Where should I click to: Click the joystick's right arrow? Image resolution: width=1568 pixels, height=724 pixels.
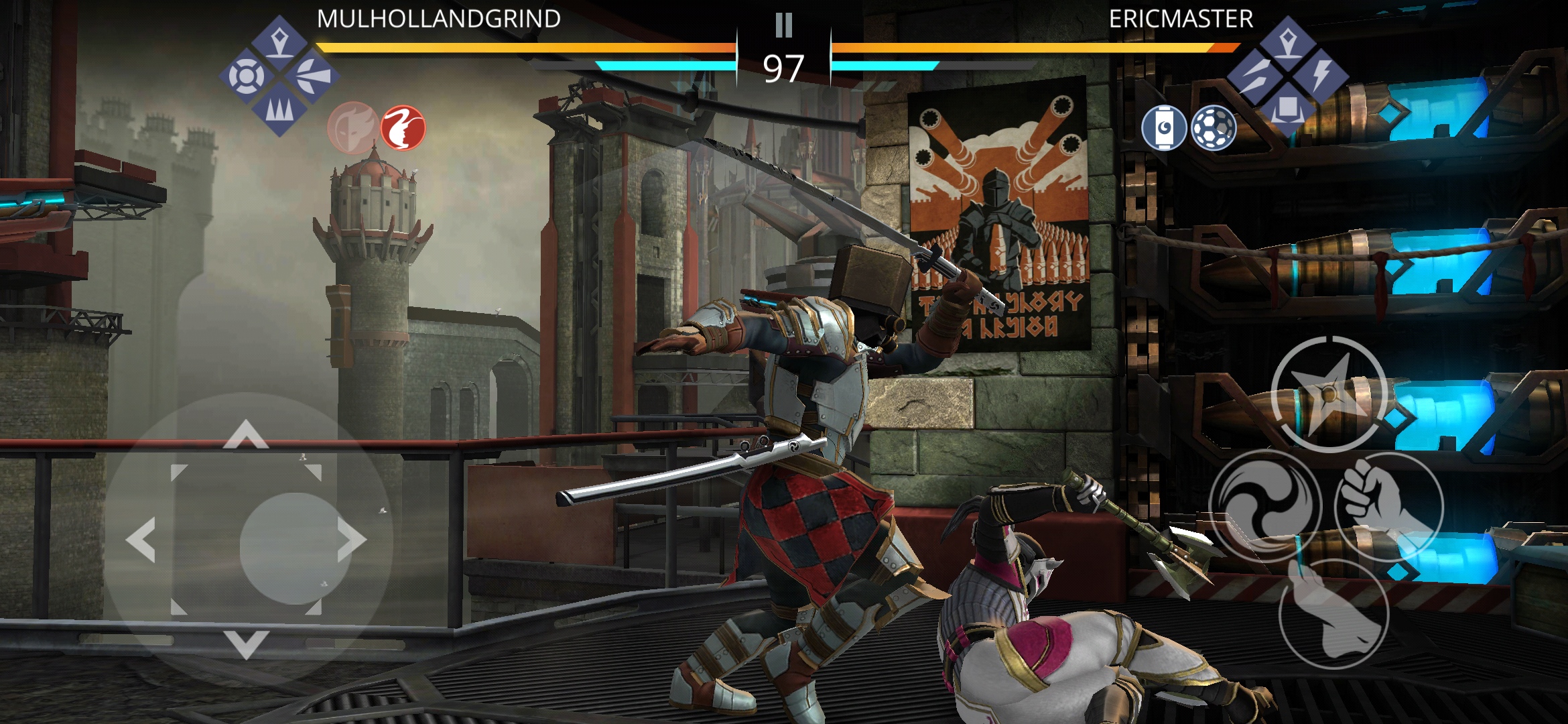pos(351,539)
